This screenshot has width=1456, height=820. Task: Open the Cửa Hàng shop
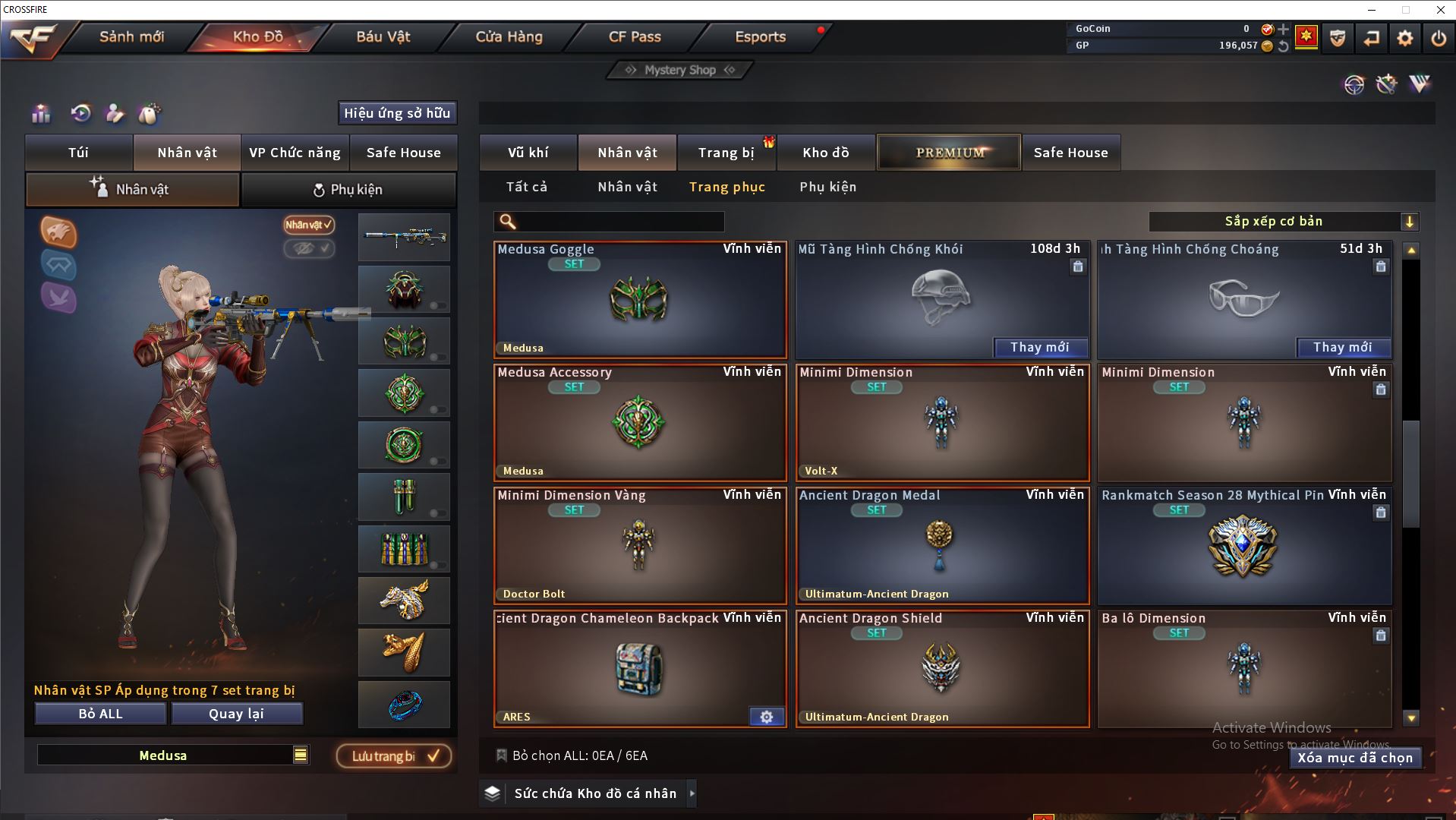tap(509, 36)
